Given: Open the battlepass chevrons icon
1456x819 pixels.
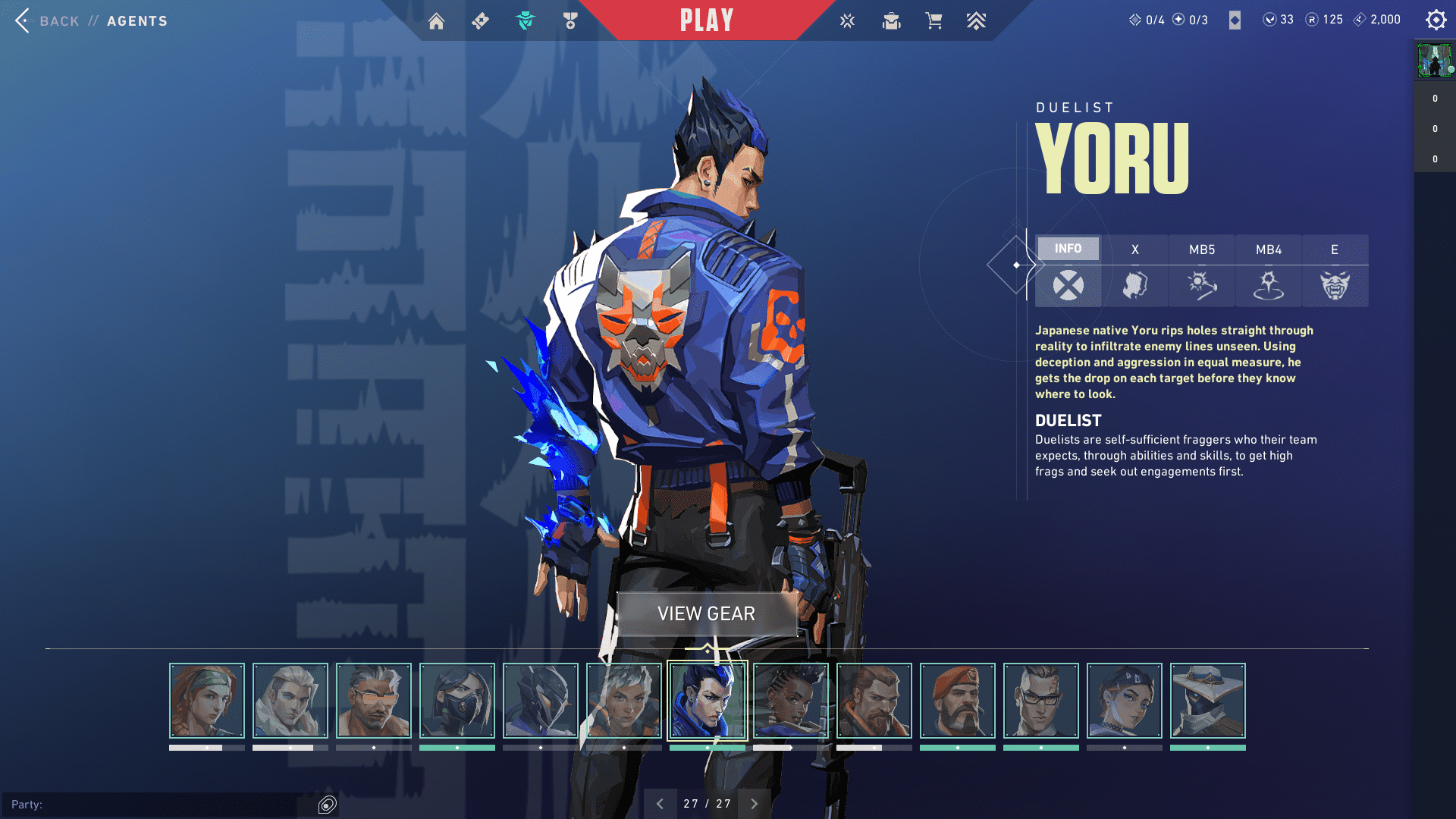Looking at the screenshot, I should click(x=976, y=21).
